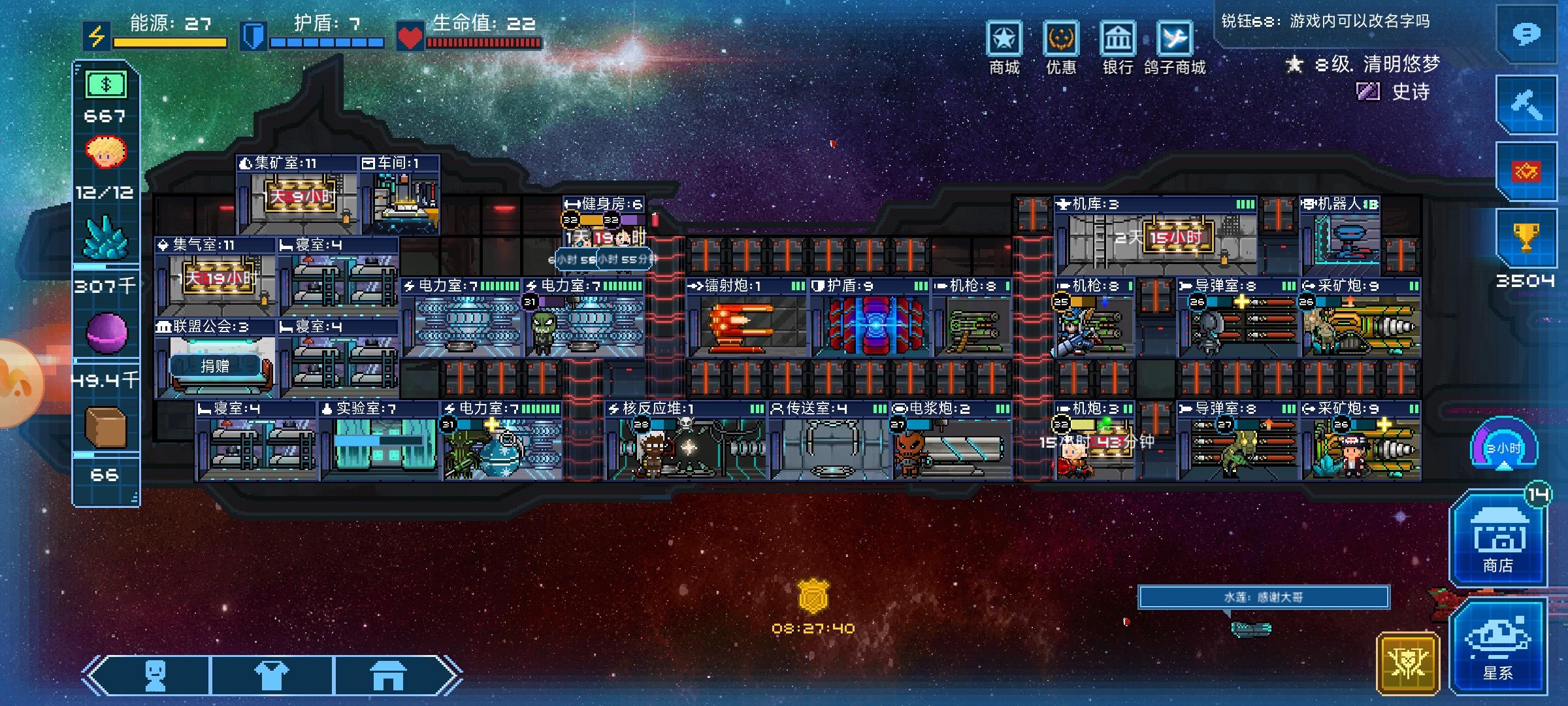Tap the 捐赠 donate button

click(x=215, y=366)
